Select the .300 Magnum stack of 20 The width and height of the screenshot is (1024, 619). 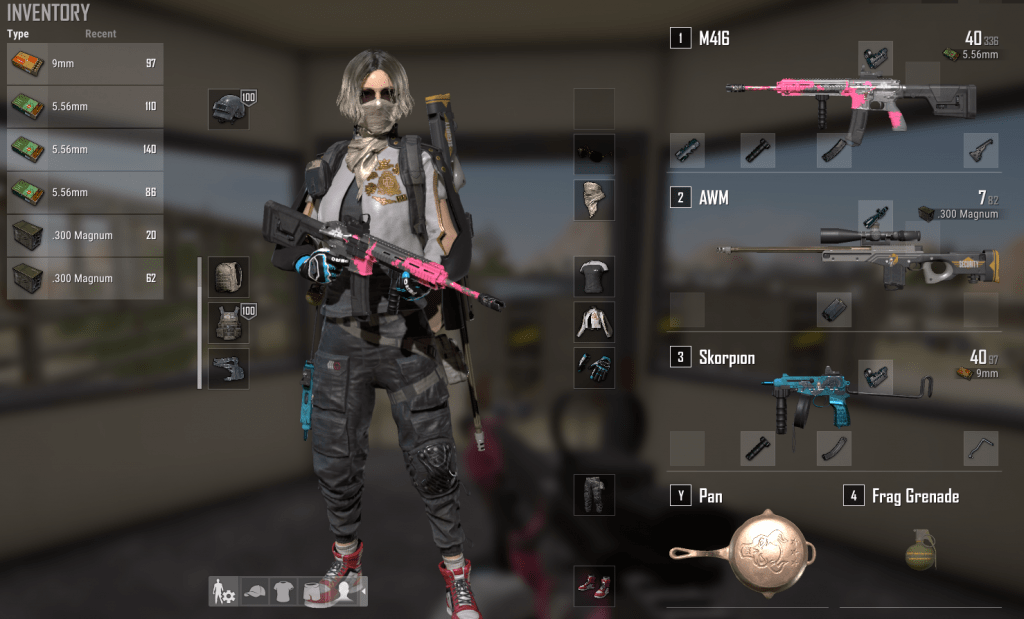pos(85,236)
